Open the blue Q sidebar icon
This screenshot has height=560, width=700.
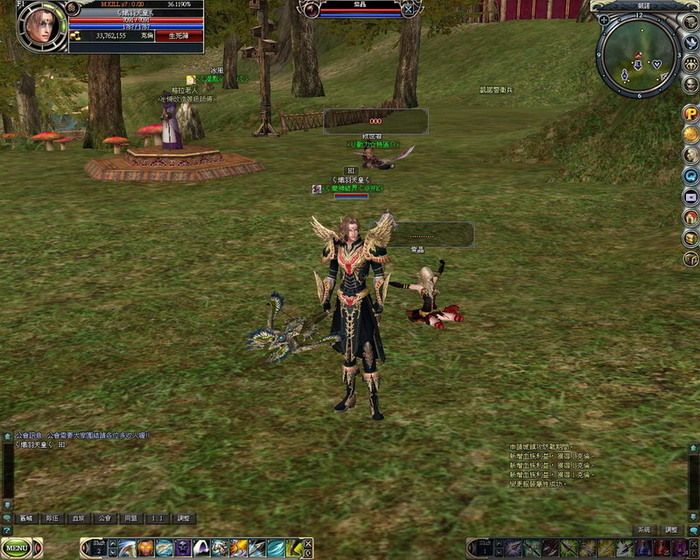pos(690,176)
